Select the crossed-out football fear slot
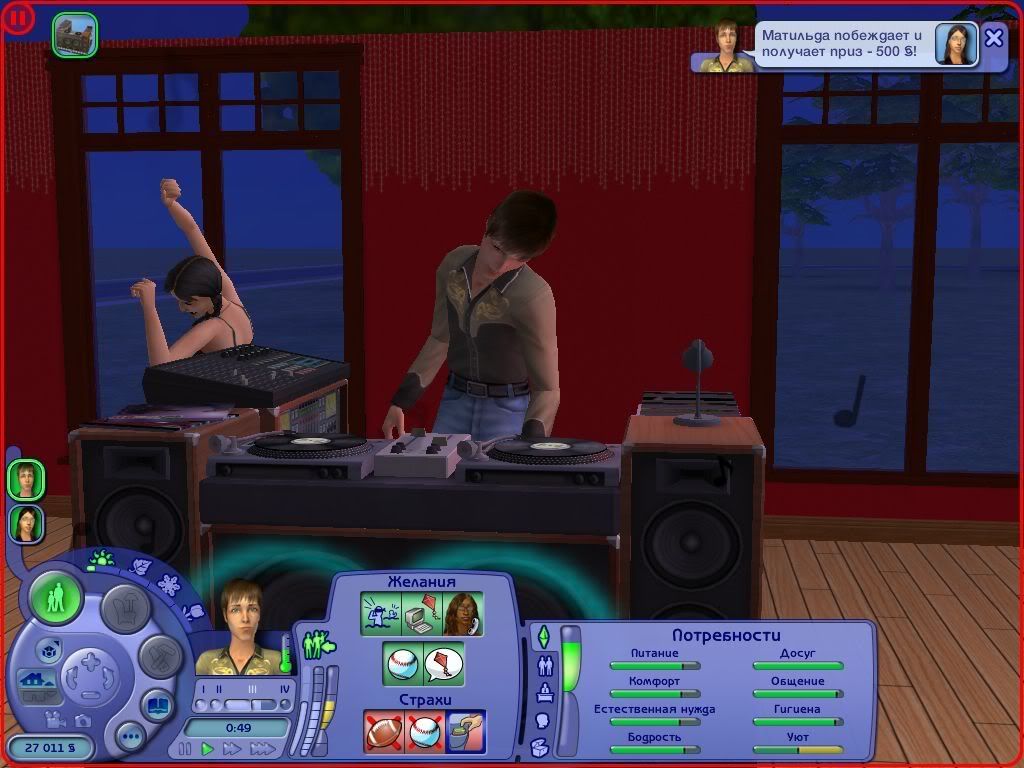 [383, 731]
